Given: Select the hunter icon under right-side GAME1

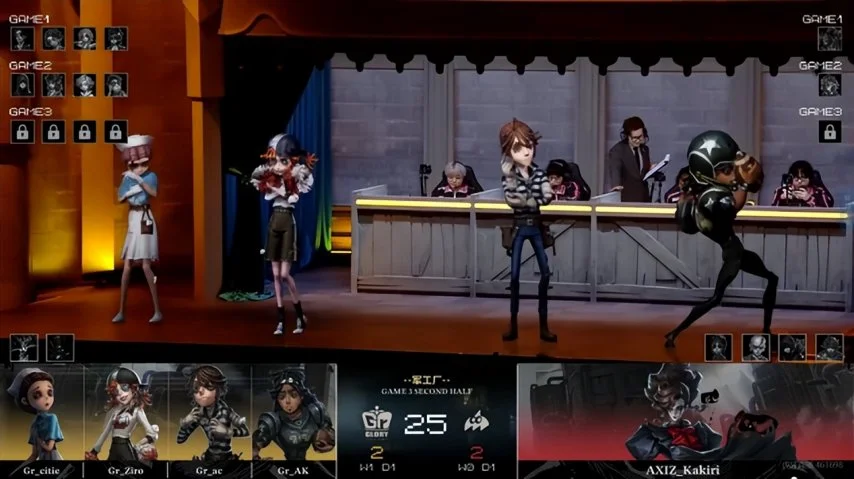Looking at the screenshot, I should (829, 39).
